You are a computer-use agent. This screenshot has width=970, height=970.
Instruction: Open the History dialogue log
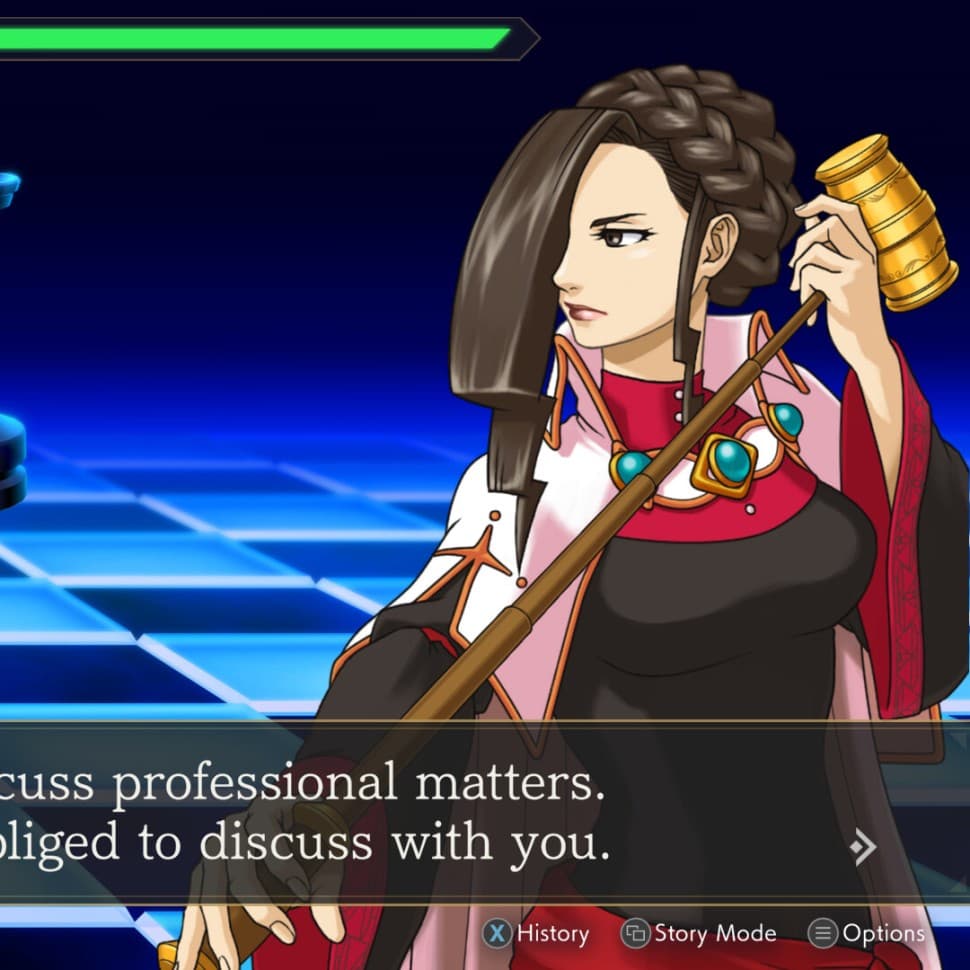coord(537,934)
